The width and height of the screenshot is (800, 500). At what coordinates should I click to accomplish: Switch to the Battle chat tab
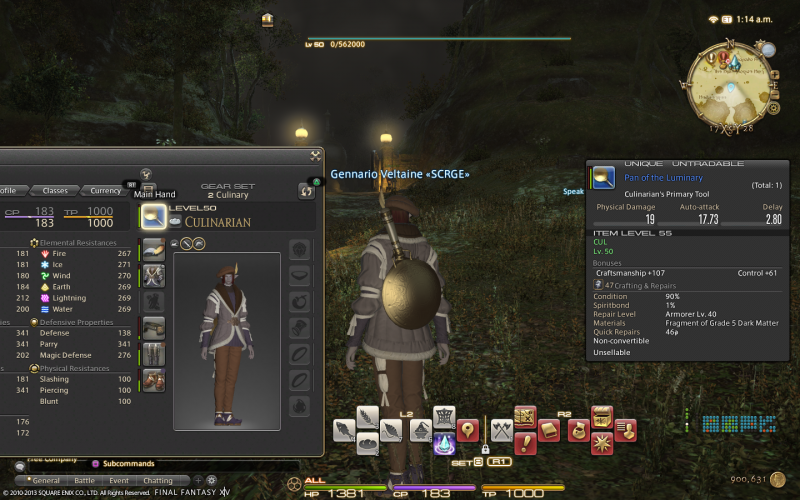(84, 481)
